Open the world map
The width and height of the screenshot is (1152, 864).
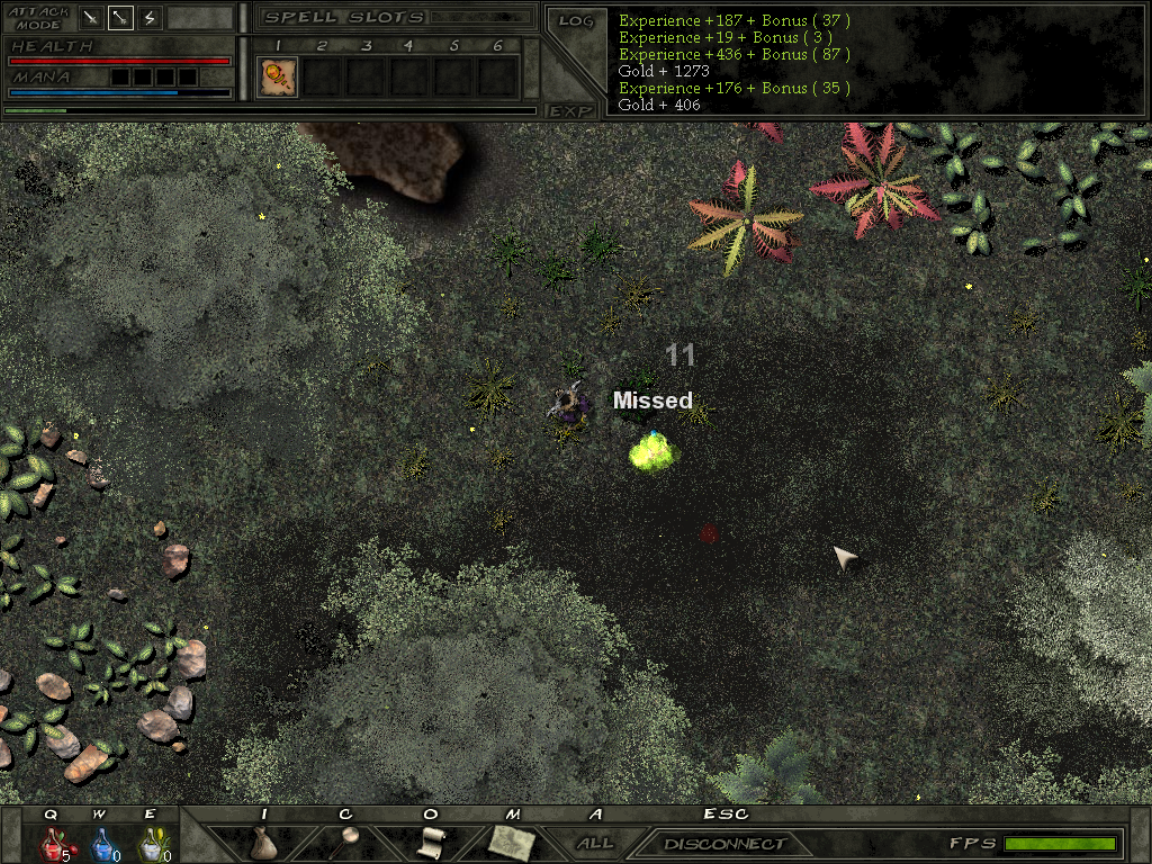[x=512, y=842]
